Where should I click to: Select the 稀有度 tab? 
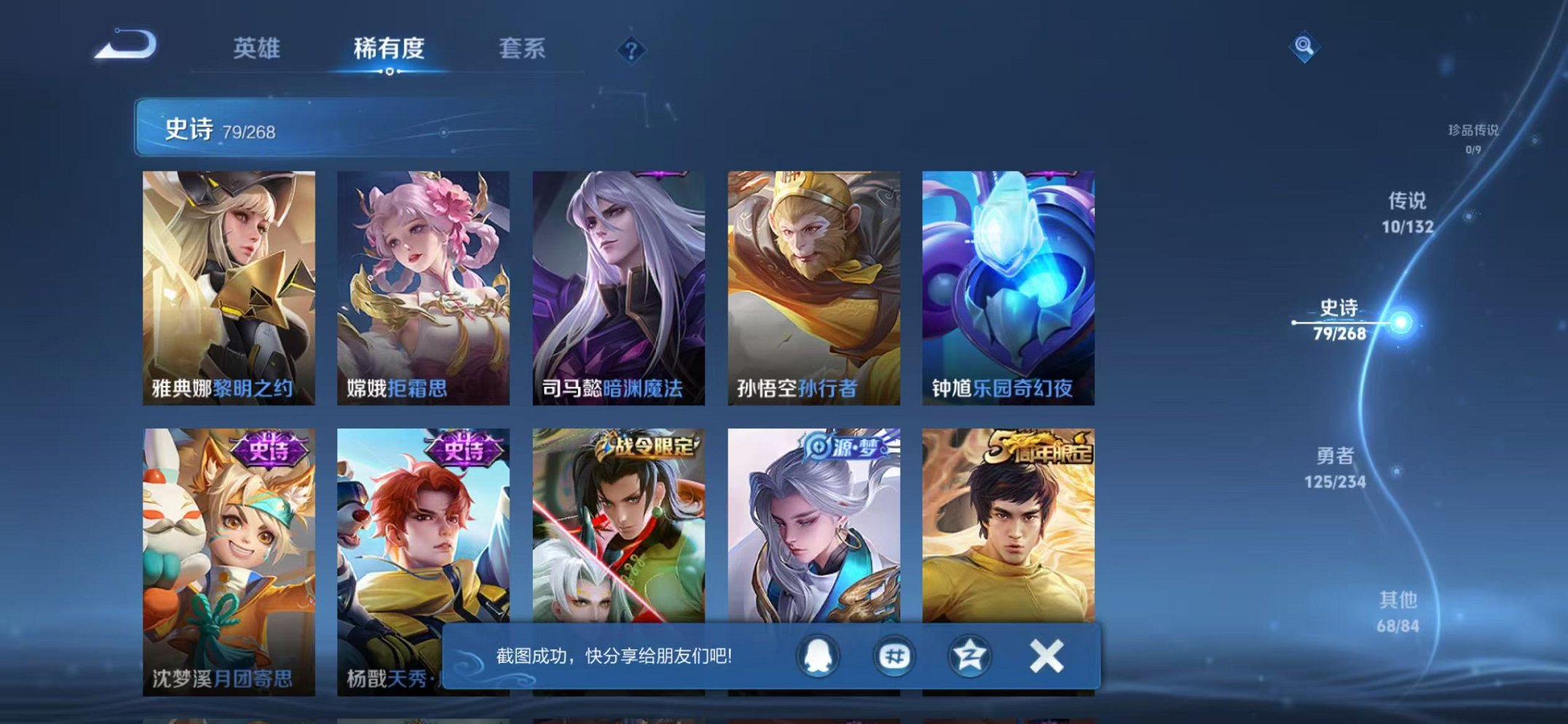388,49
